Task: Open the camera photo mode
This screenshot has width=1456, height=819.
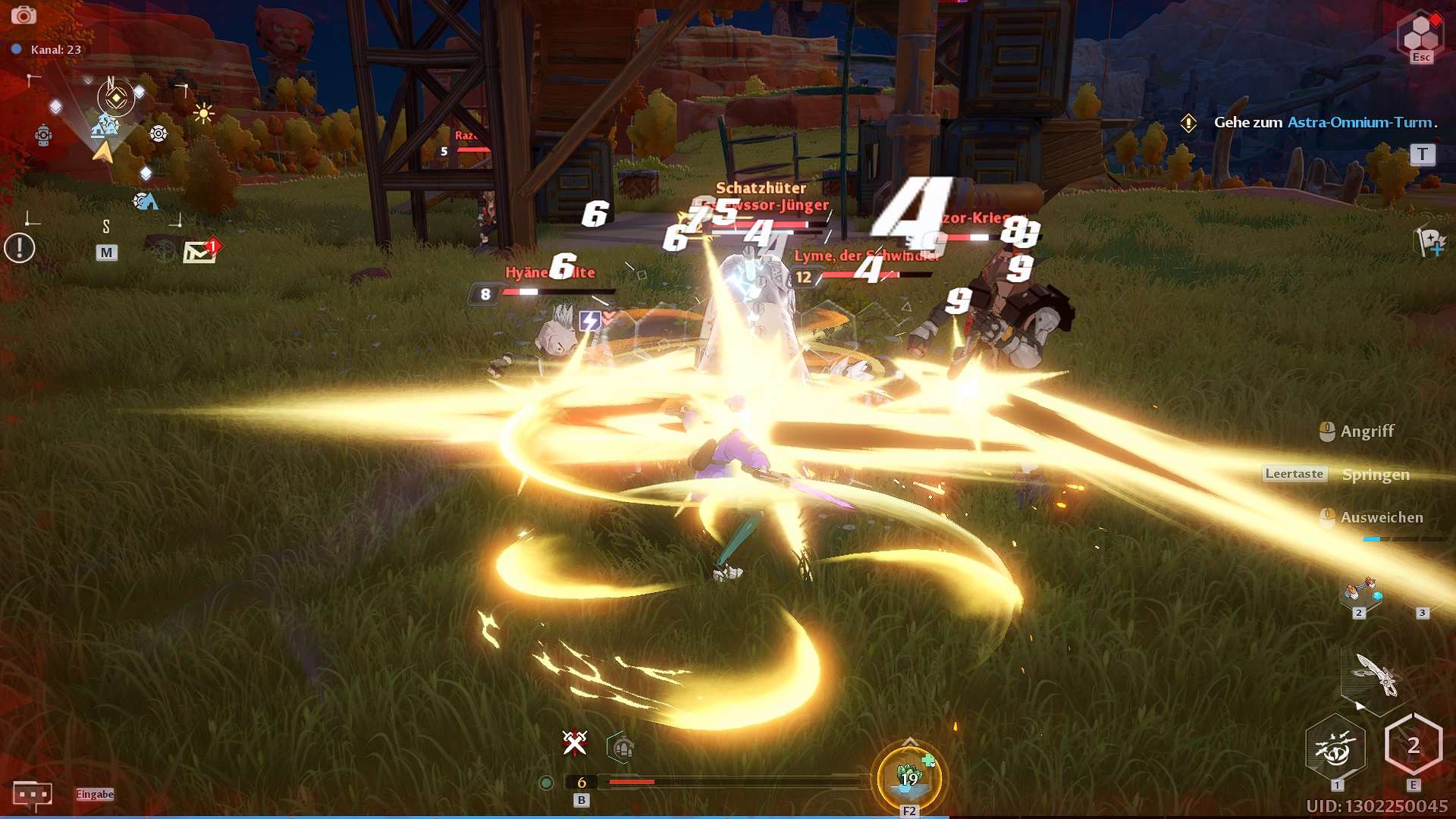Action: tap(24, 15)
